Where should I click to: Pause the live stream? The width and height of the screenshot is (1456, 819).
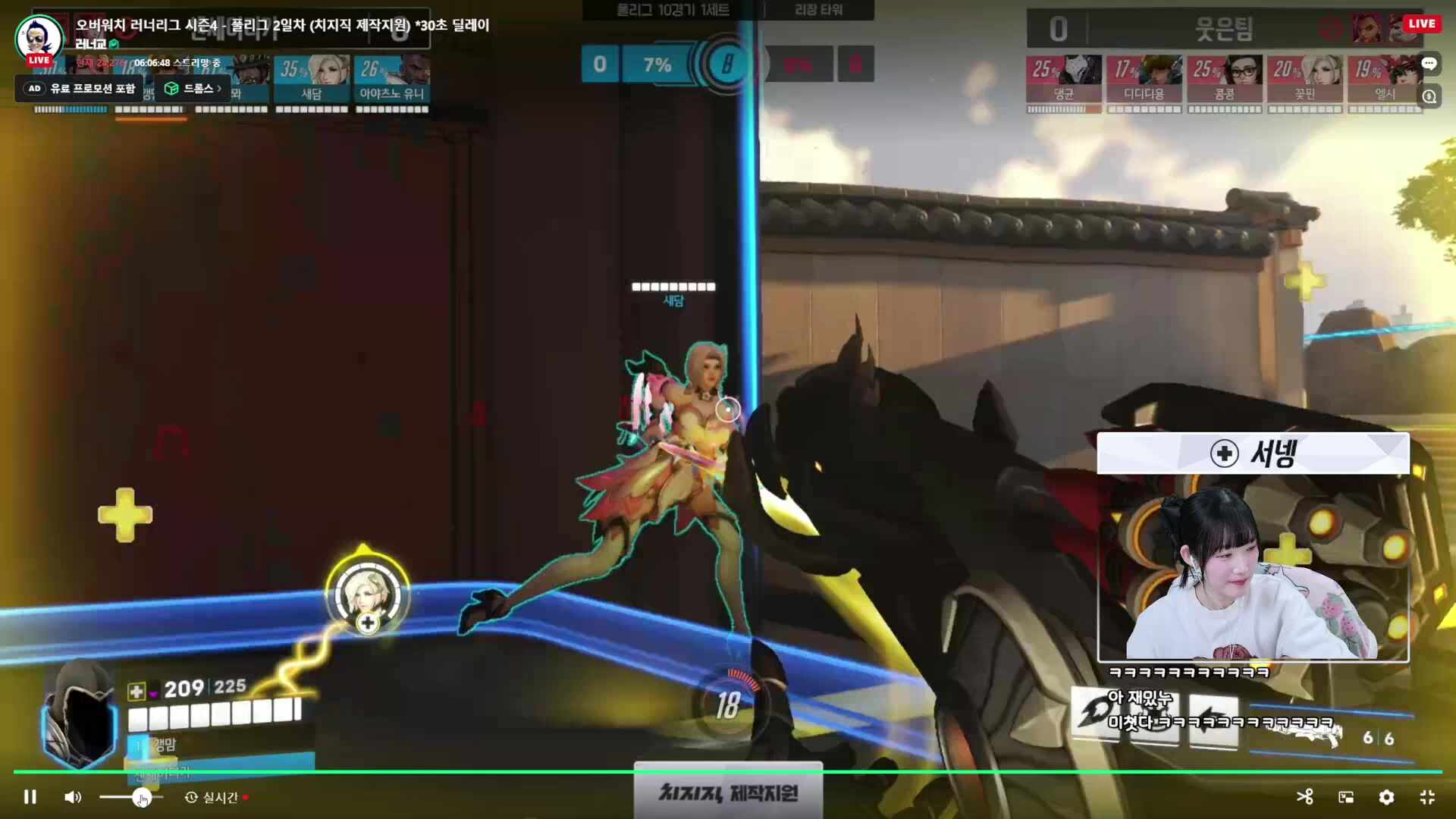tap(30, 797)
